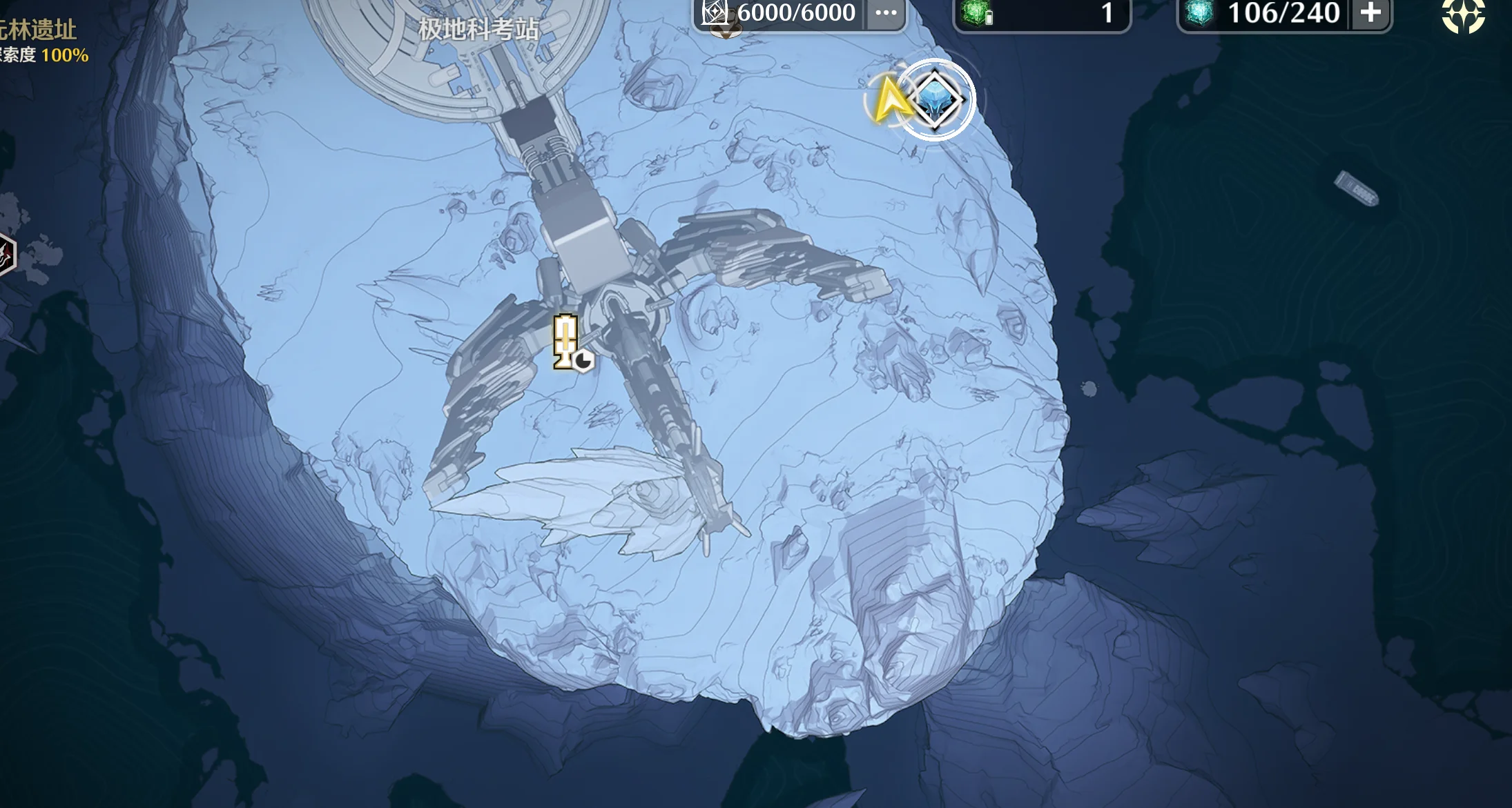Viewport: 1512px width, 808px height.
Task: Open the three-dots menu beside 6000/6000
Action: click(886, 12)
